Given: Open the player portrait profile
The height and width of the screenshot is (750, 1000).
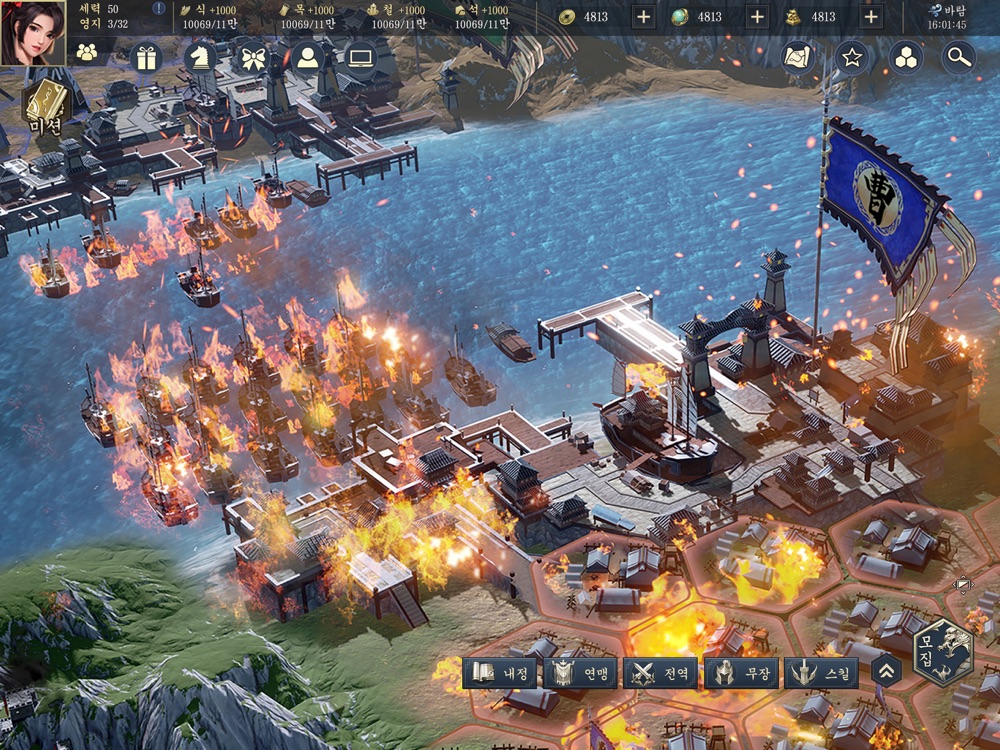Looking at the screenshot, I should 32,33.
